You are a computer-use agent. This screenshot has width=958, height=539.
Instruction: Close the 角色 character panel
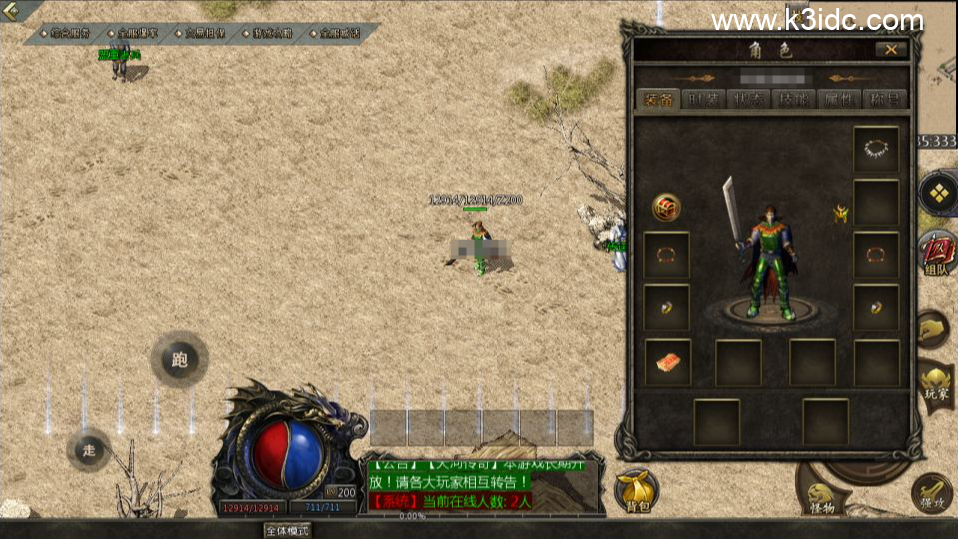890,50
